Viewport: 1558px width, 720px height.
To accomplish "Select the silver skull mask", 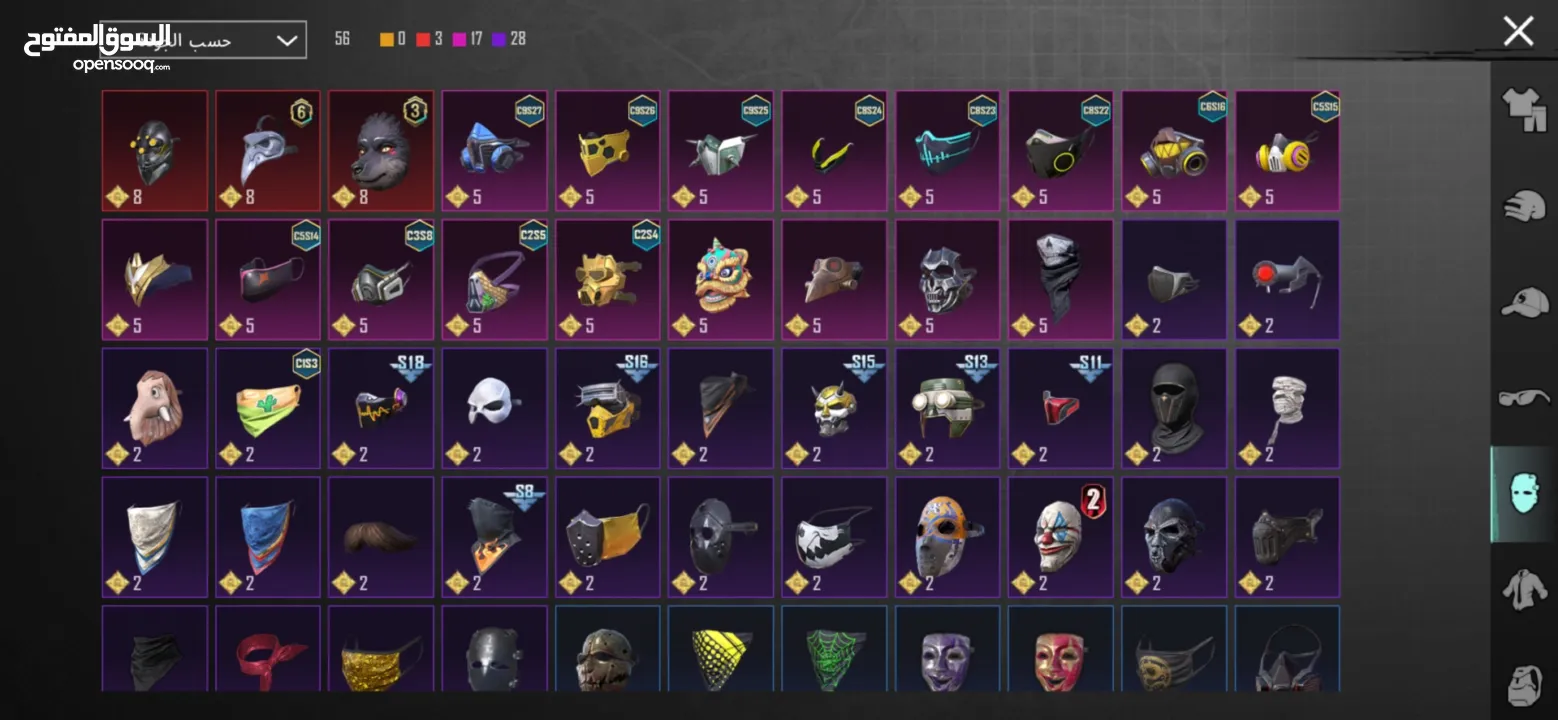I will tap(947, 279).
